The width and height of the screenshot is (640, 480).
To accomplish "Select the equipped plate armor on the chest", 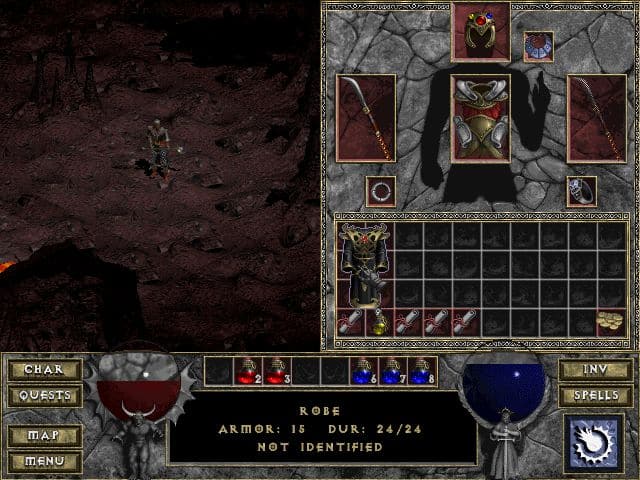I will pyautogui.click(x=480, y=117).
